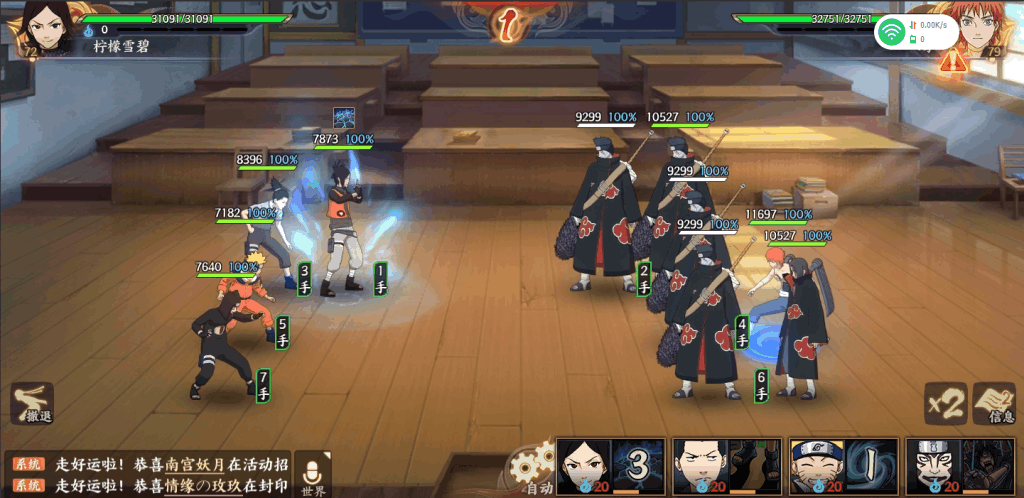Toggle the x2 battle speed

[x=944, y=403]
